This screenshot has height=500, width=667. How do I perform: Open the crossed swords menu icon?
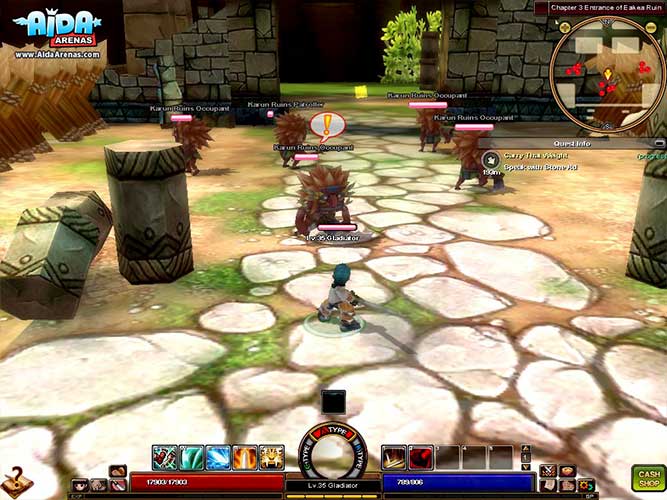[547, 469]
